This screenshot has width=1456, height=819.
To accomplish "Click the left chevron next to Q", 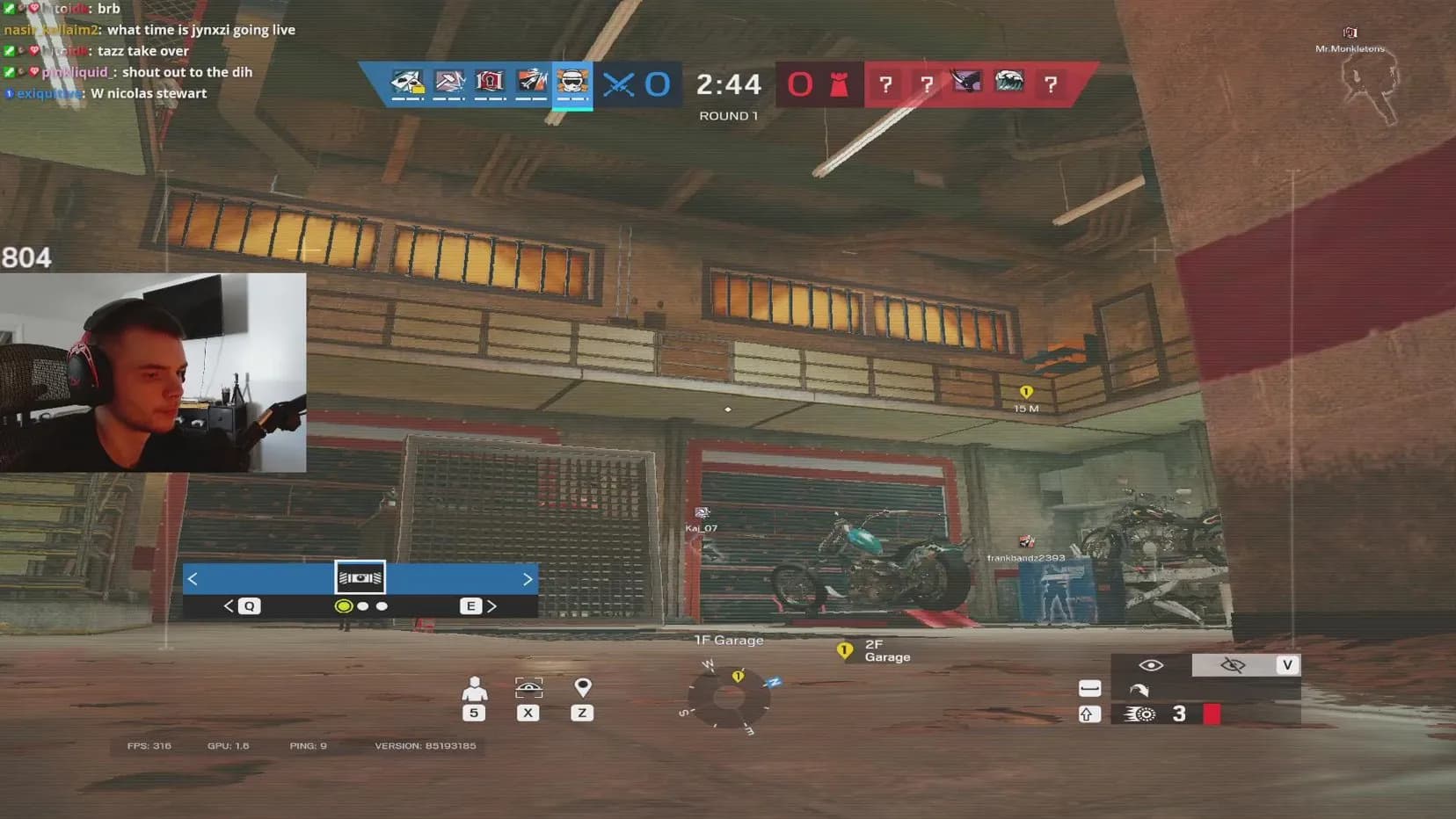I will point(229,605).
